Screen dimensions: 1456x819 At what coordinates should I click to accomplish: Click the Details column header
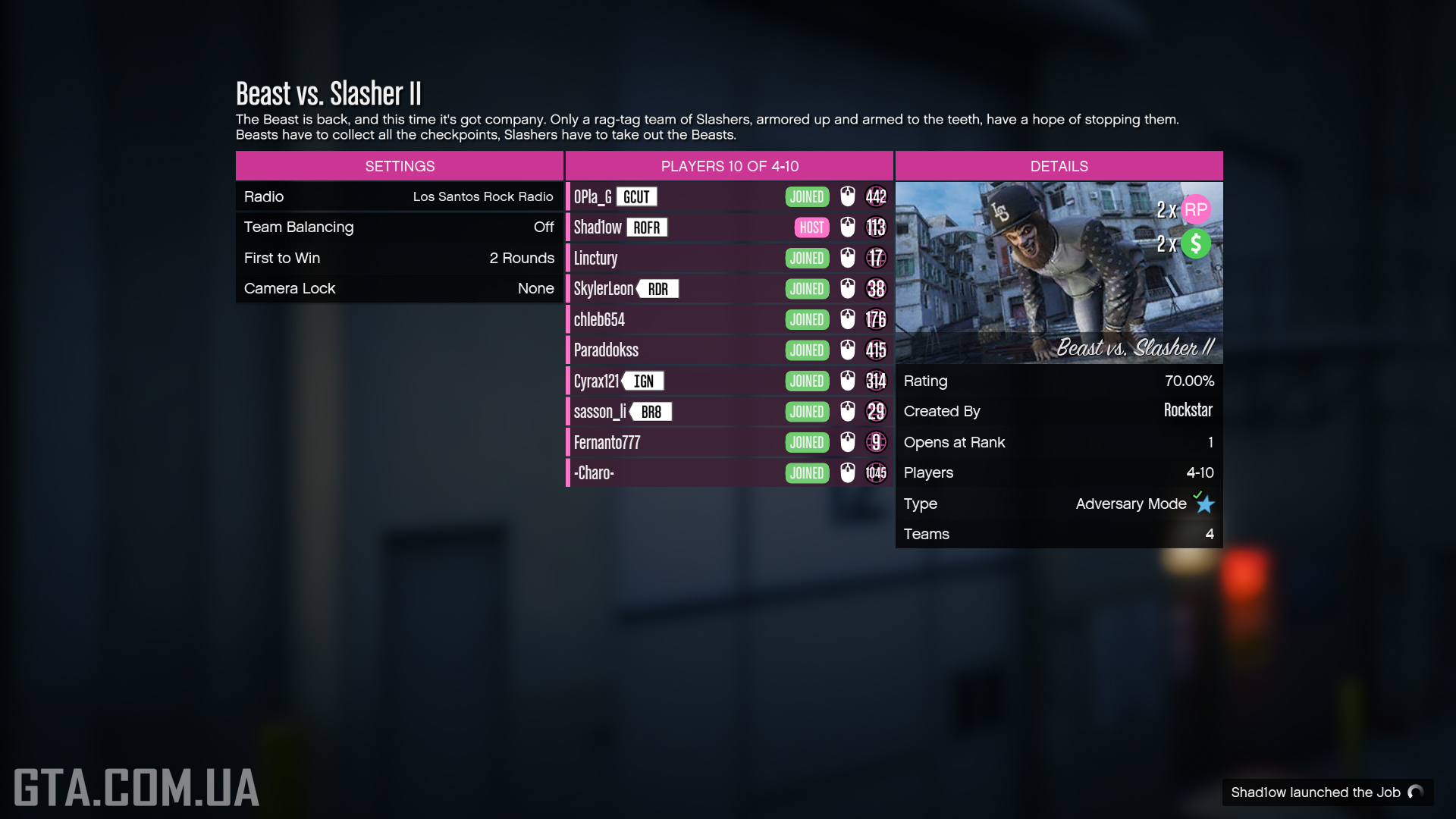(x=1059, y=166)
